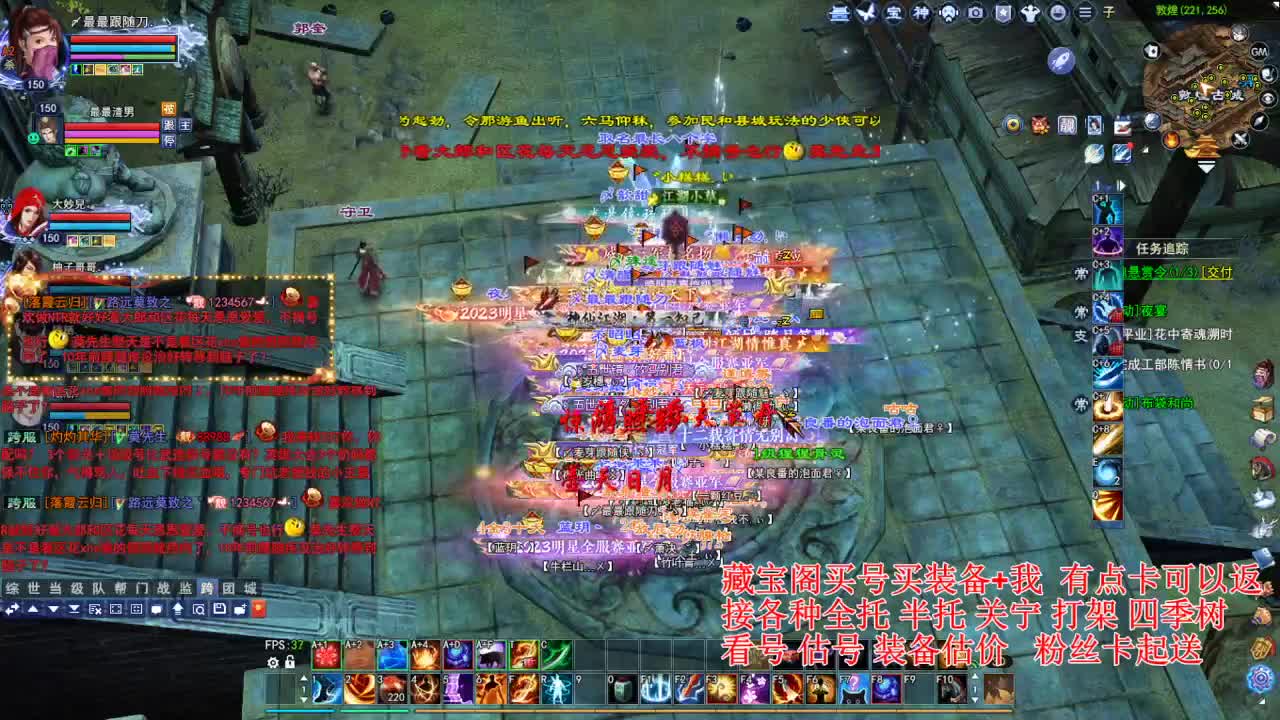Toggle the 常 marker next to the C+3 buff
Viewport: 1280px width, 720px height.
(1082, 270)
